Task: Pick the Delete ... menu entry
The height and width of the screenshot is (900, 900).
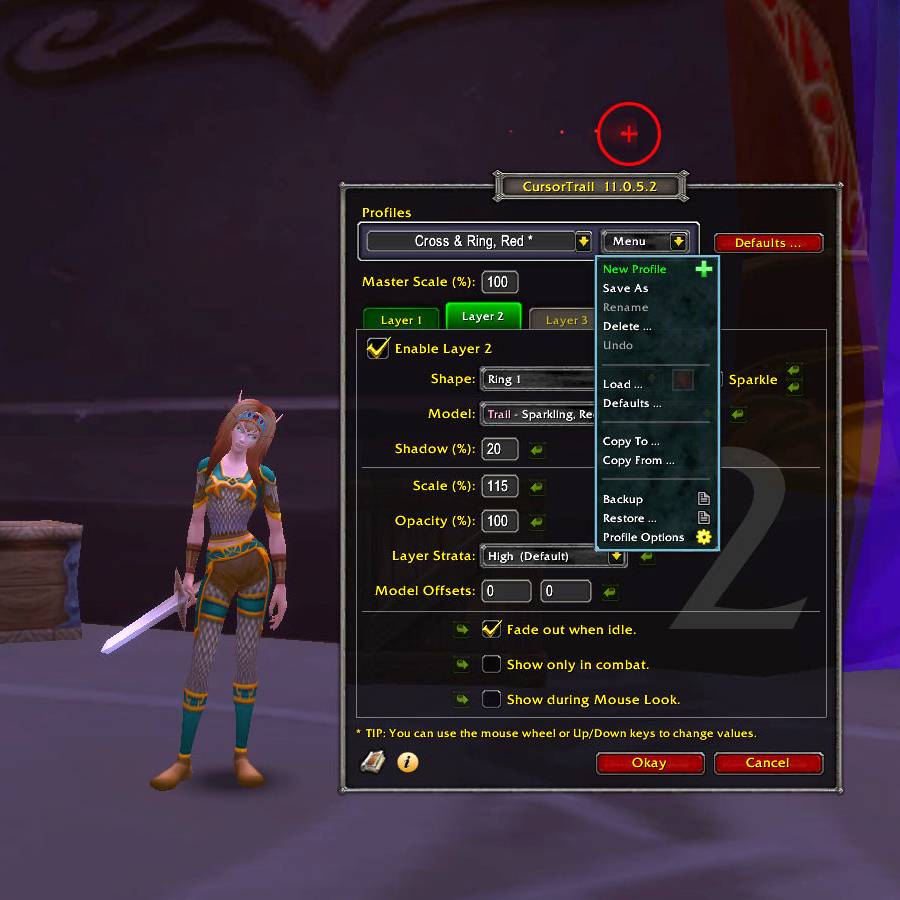Action: tap(627, 326)
